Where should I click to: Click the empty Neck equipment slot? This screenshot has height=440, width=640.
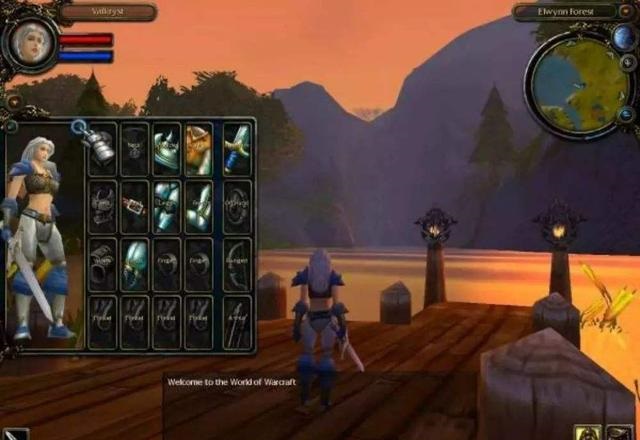pyautogui.click(x=134, y=149)
